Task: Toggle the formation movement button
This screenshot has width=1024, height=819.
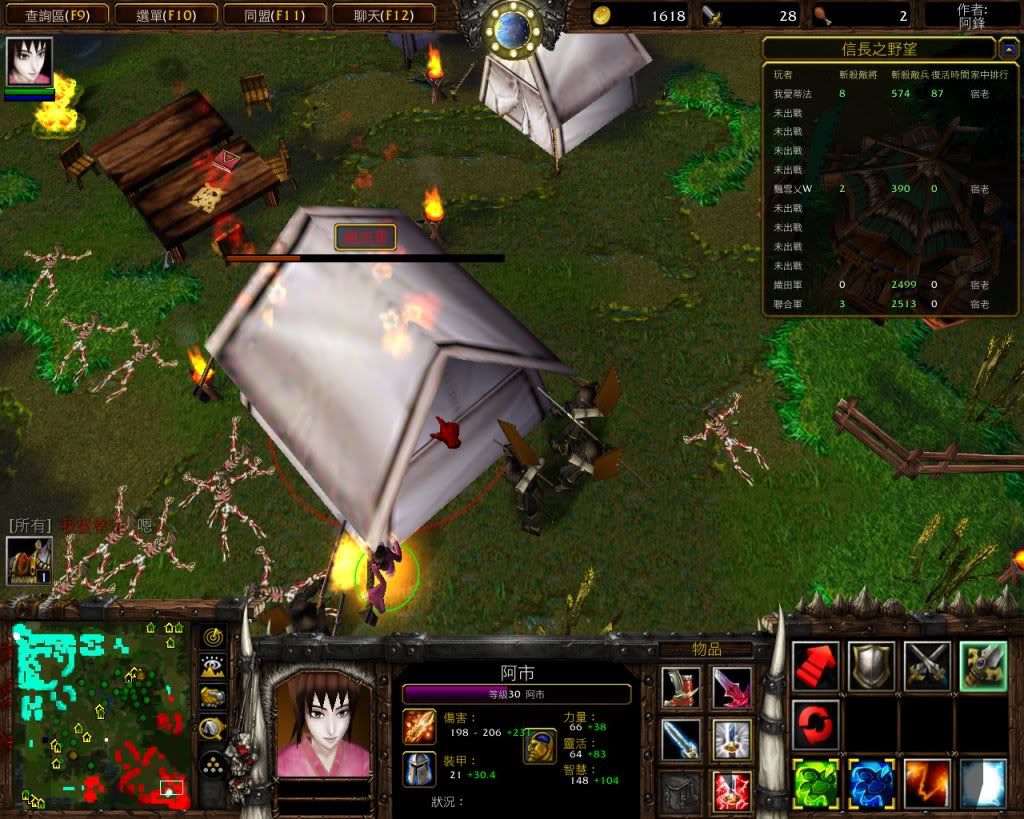Action: coord(212,765)
